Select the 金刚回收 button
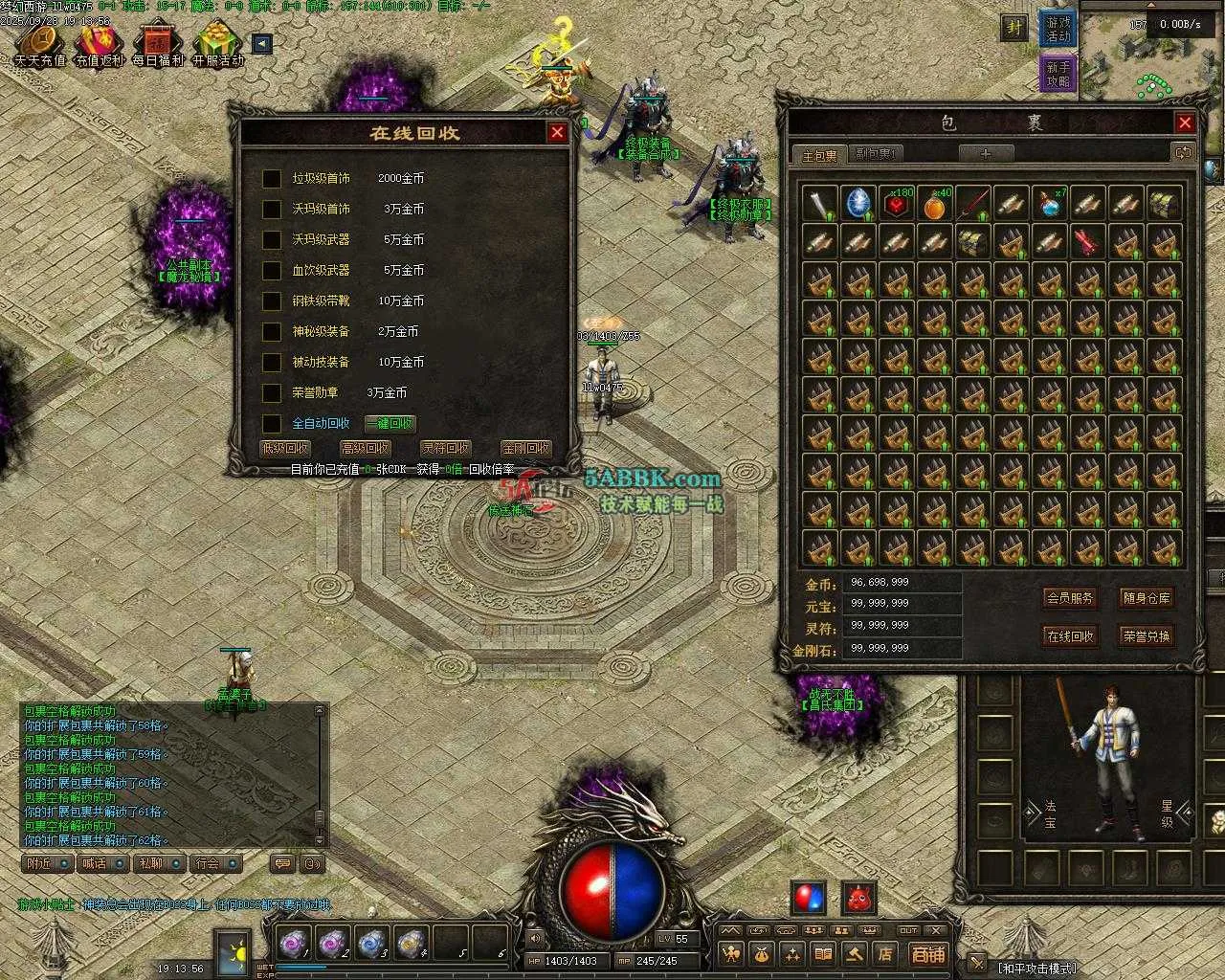This screenshot has height=980, width=1225. click(525, 448)
